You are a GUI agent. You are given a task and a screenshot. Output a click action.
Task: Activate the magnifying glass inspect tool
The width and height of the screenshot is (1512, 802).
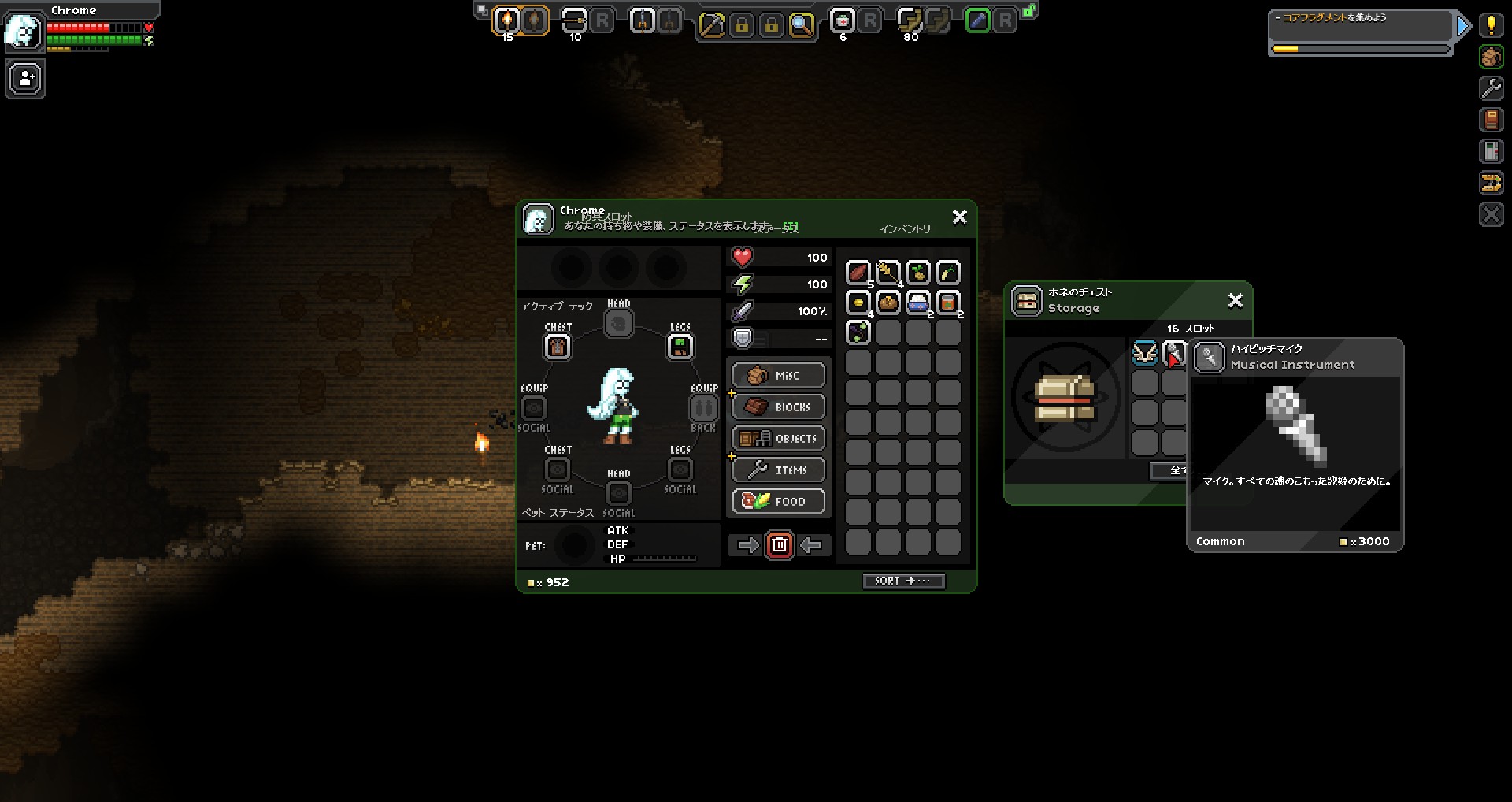(801, 25)
